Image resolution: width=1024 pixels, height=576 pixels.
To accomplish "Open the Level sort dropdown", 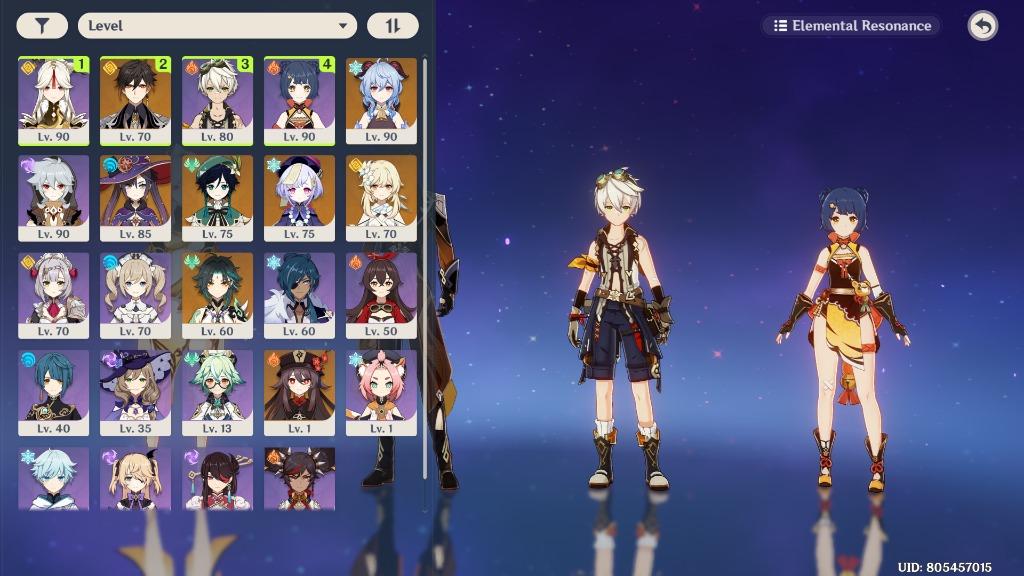I will pos(217,26).
